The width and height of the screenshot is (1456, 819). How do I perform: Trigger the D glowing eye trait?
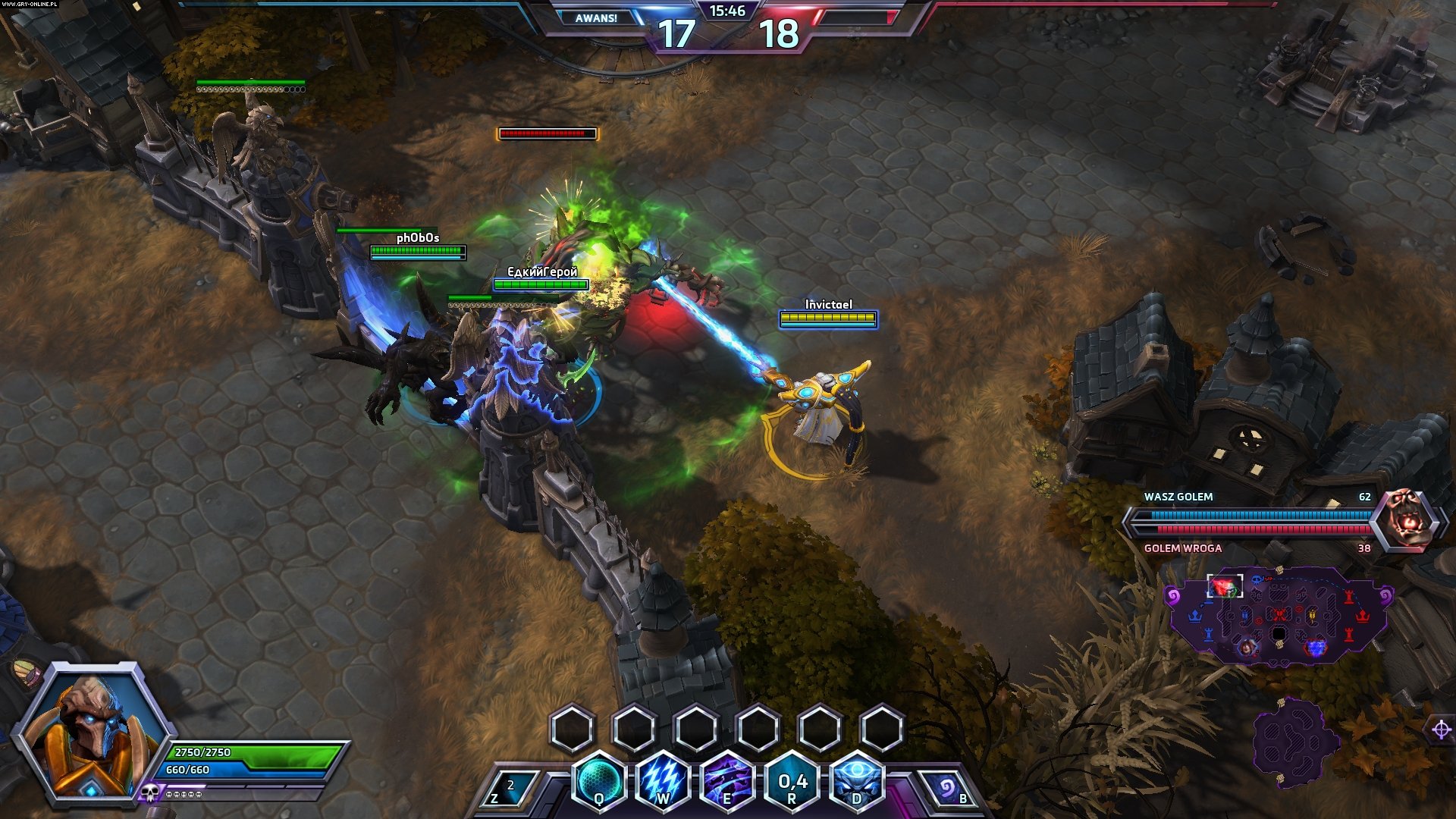pyautogui.click(x=857, y=781)
